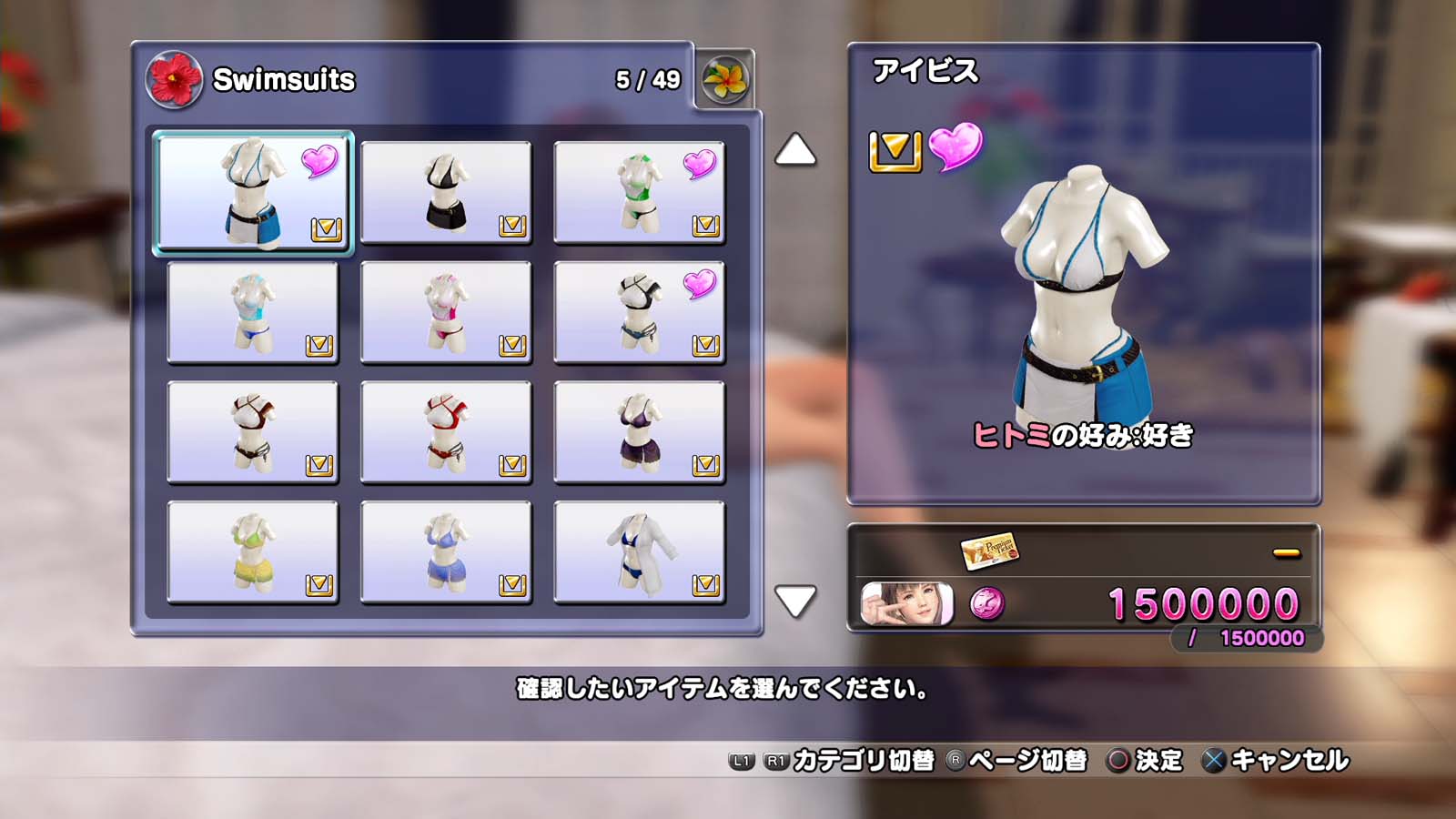Select the black and white strappy bikini
Screen dimensions: 1456x819
tap(639, 312)
